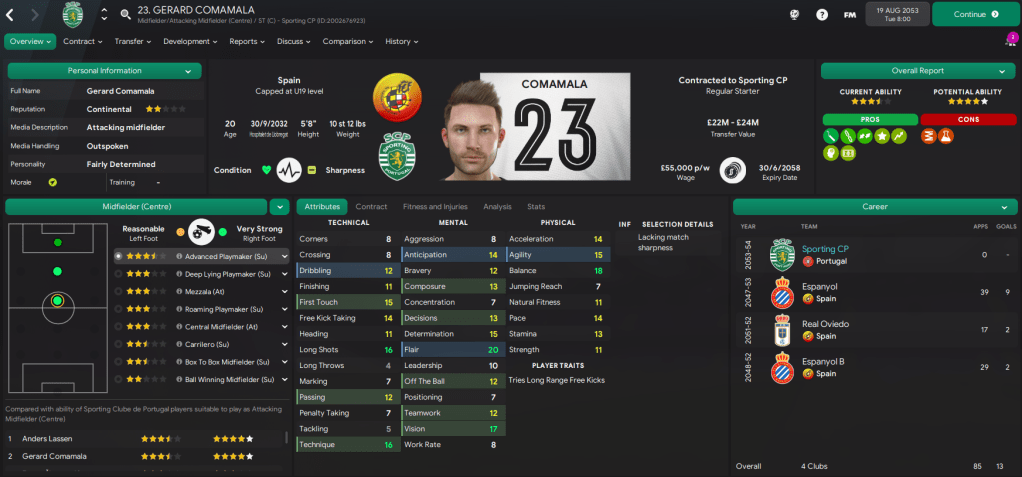Show the Stats tab

[536, 207]
